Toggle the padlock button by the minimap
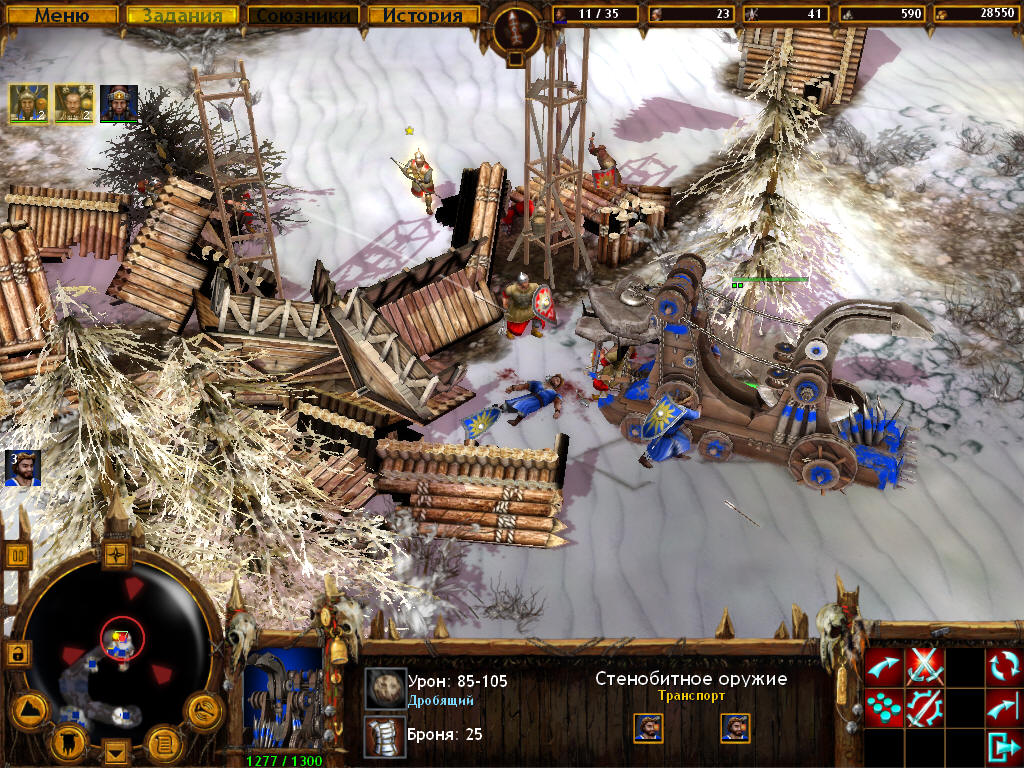The image size is (1024, 768). pyautogui.click(x=18, y=653)
